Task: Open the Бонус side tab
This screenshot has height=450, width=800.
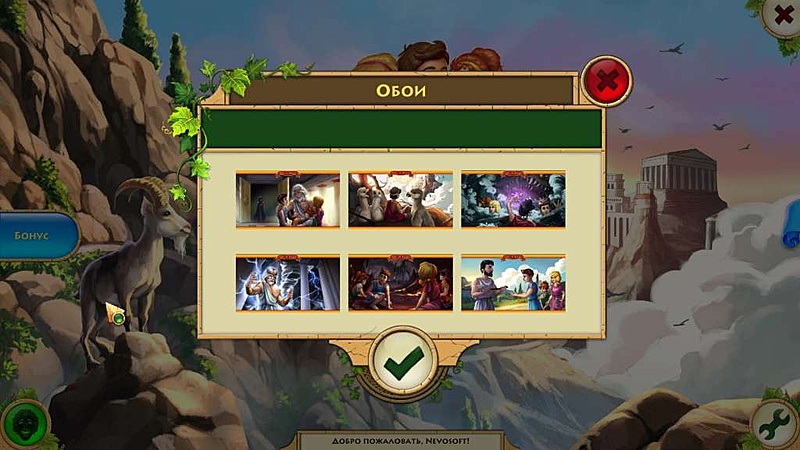Action: tap(38, 236)
